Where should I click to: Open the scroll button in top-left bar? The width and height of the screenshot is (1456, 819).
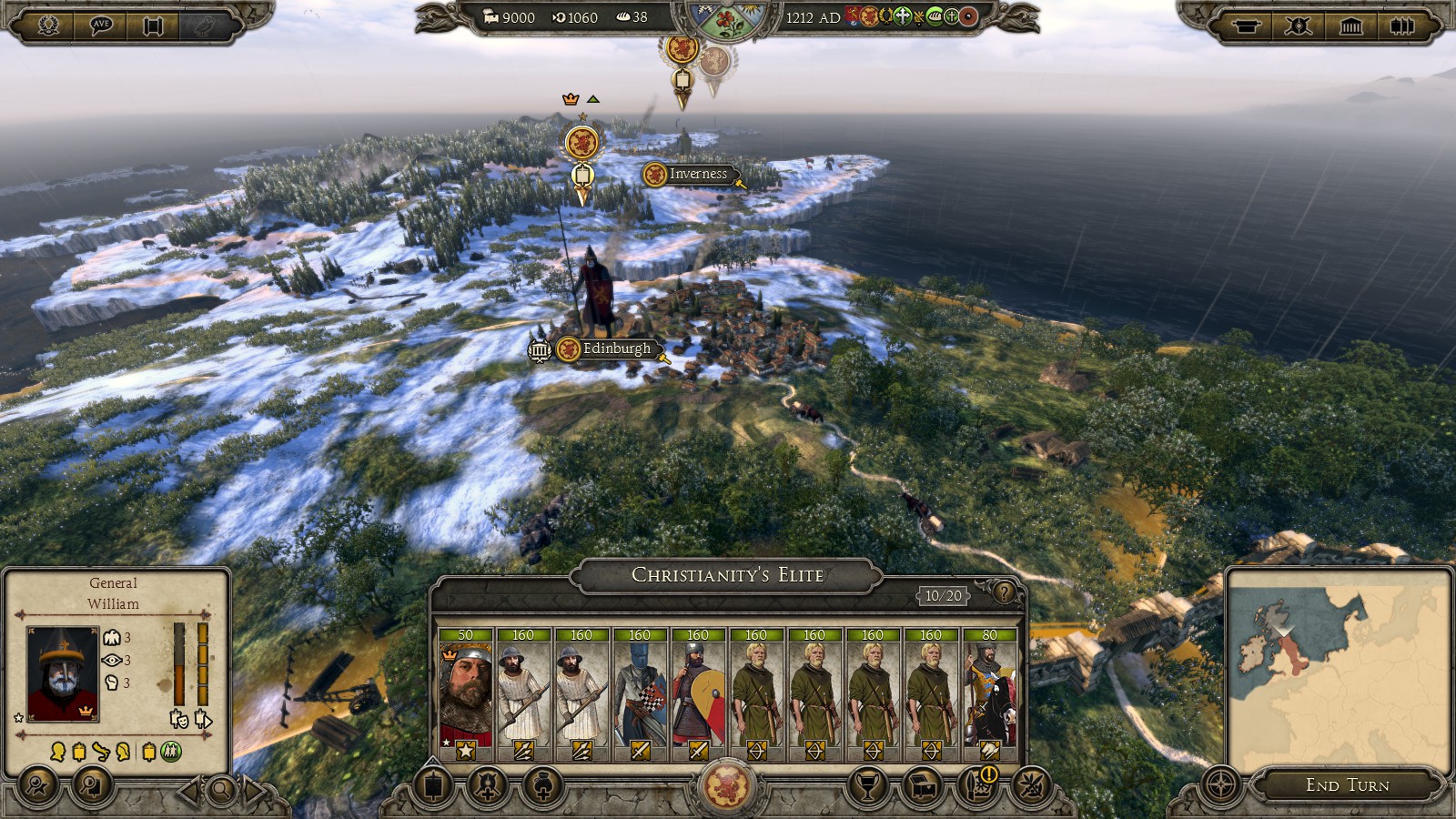tap(153, 25)
